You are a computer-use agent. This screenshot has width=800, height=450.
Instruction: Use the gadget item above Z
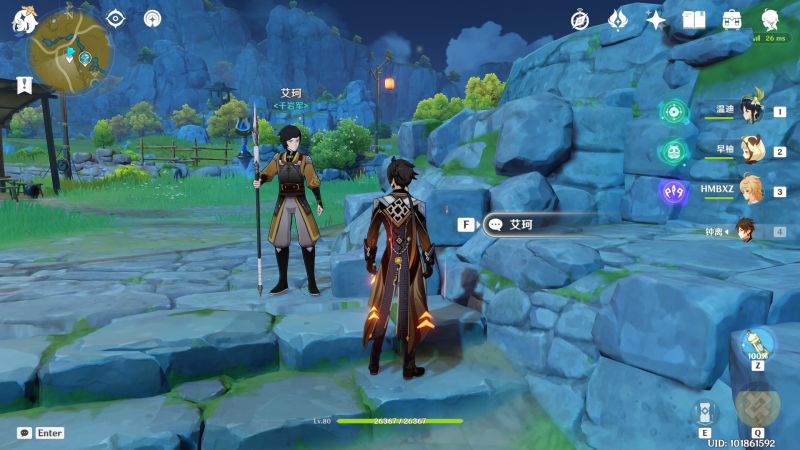coord(757,344)
